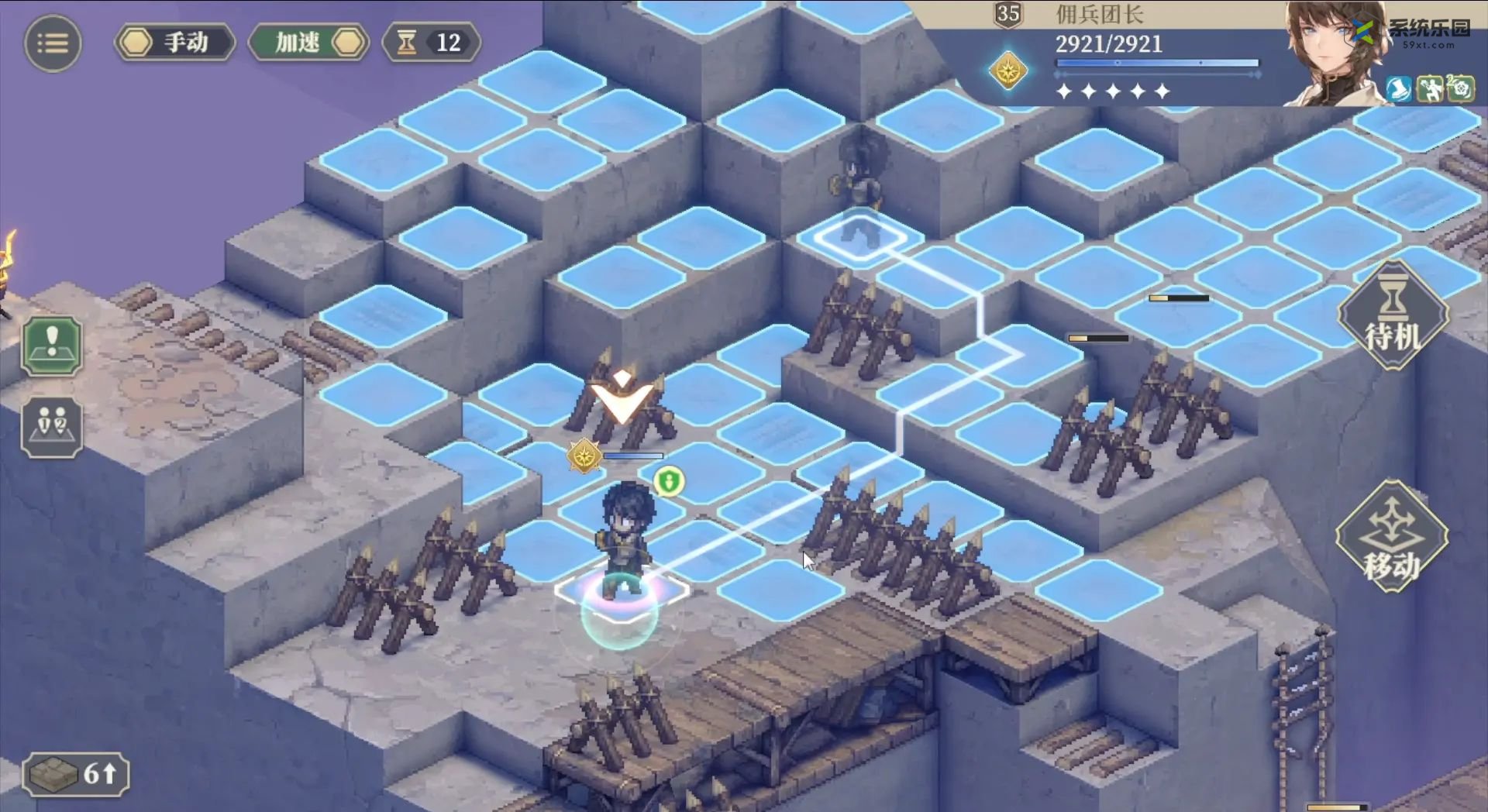Toggle the 加速 speed-up option
Image resolution: width=1488 pixels, height=812 pixels.
[308, 42]
